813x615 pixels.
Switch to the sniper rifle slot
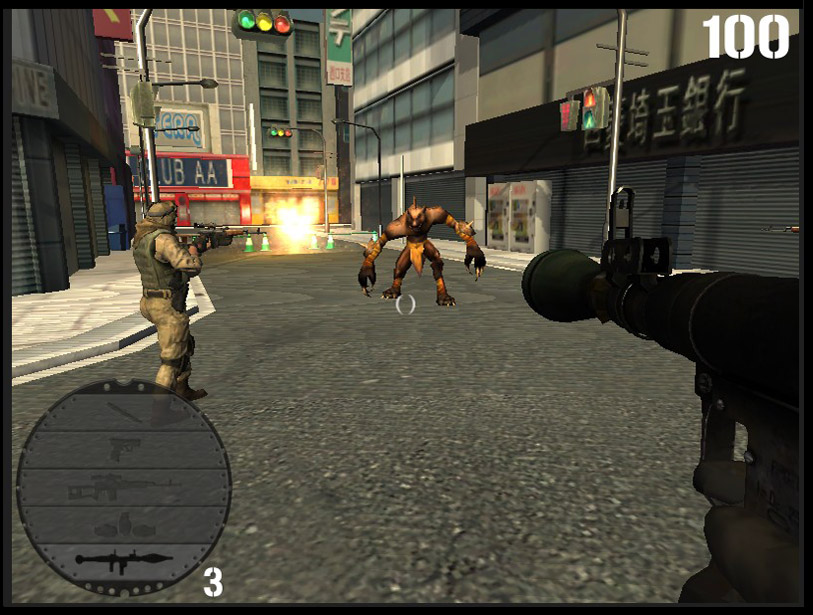coord(124,489)
